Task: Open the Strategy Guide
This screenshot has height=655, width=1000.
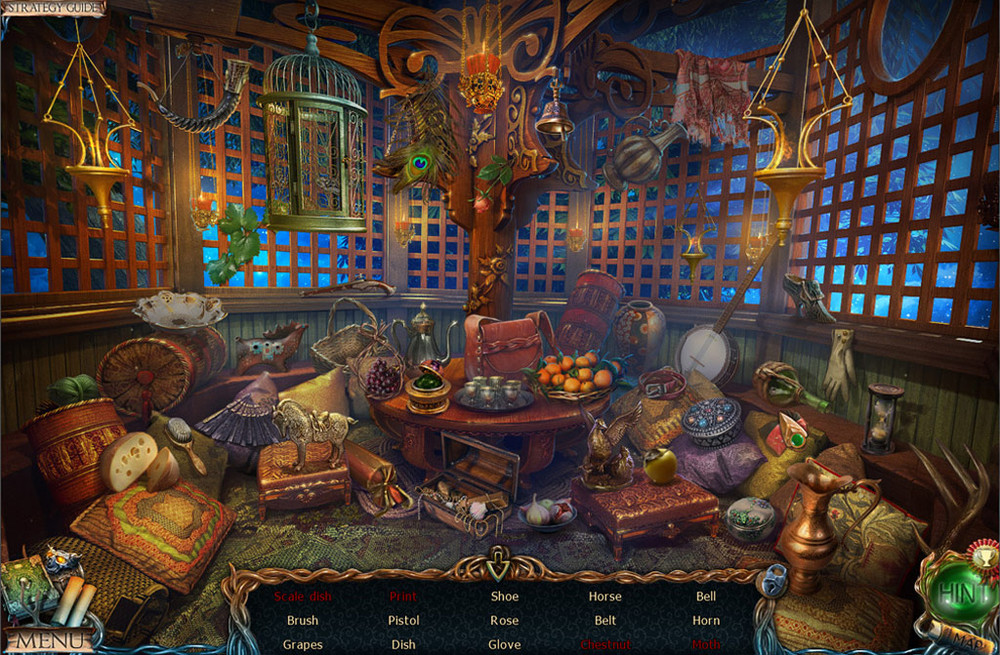Action: (52, 8)
